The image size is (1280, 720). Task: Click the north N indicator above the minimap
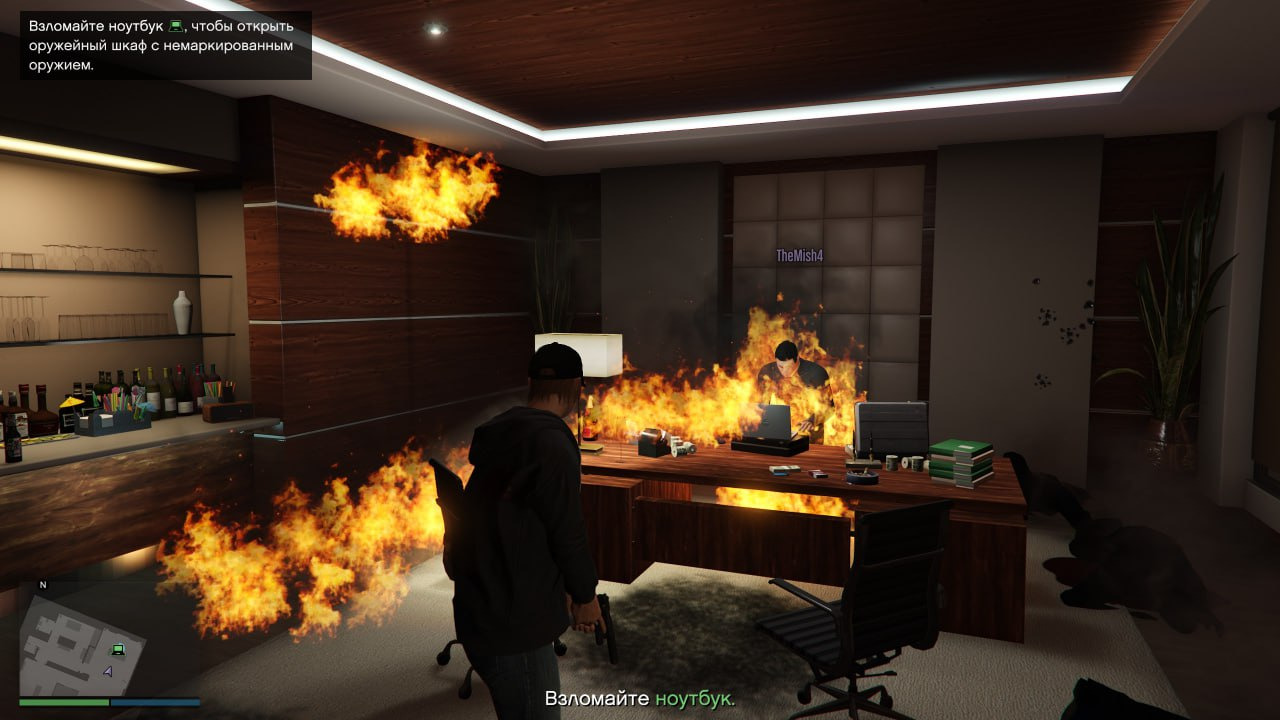[x=43, y=584]
